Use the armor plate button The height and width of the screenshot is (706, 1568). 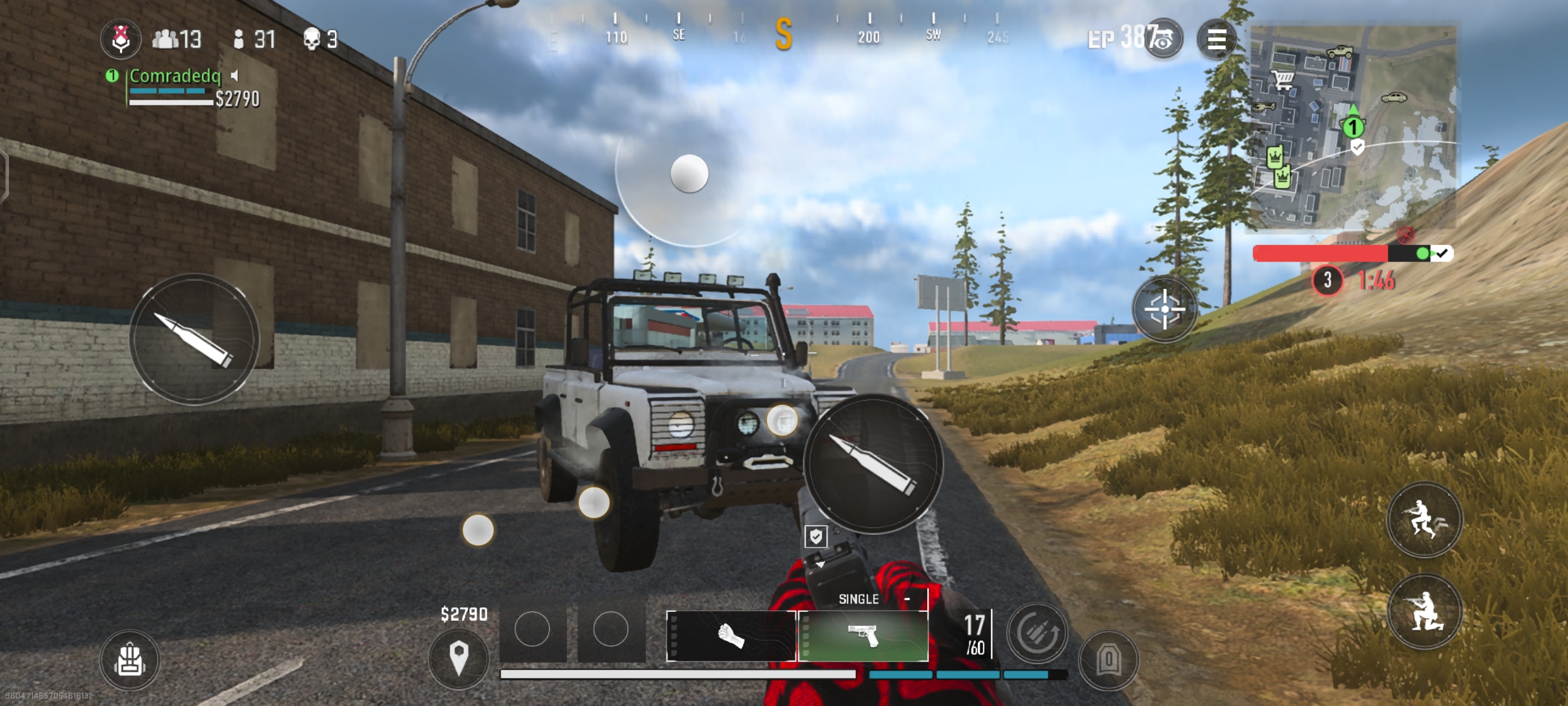coord(1108,659)
